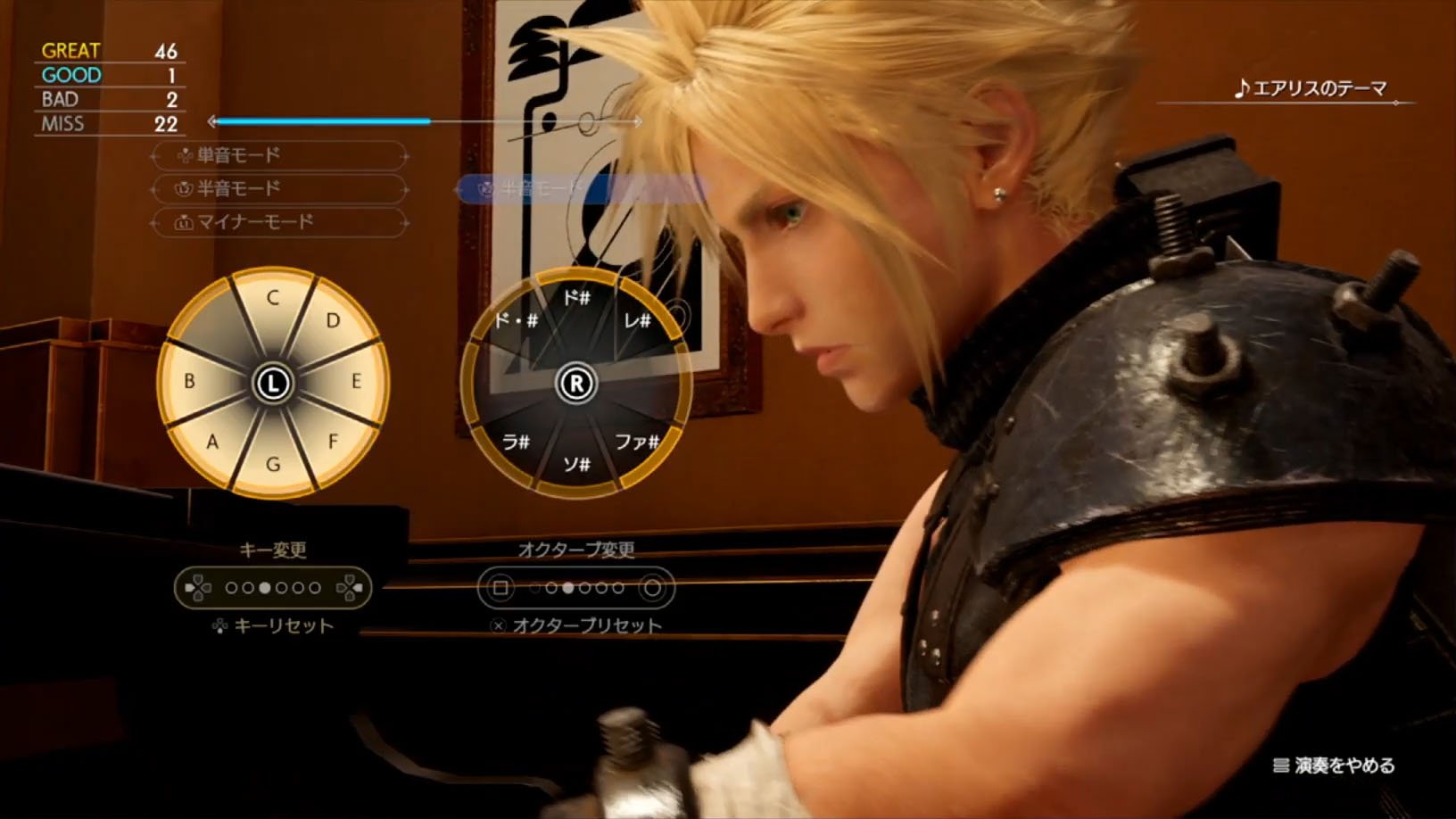
Task: Enable 単音モード single note mode
Action: (277, 155)
